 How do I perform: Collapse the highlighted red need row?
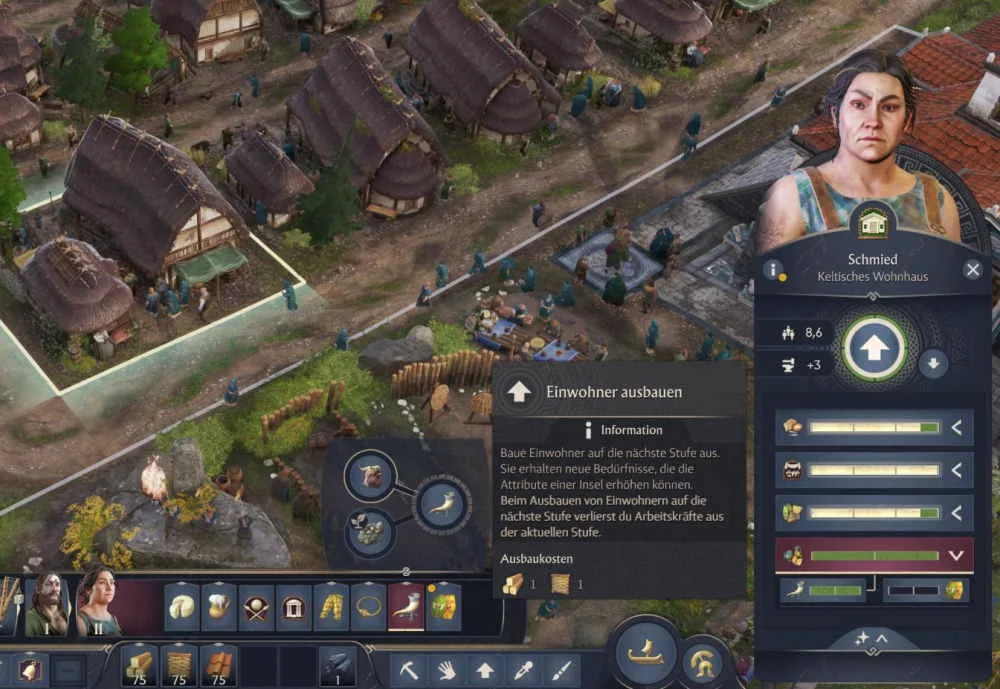(x=956, y=556)
